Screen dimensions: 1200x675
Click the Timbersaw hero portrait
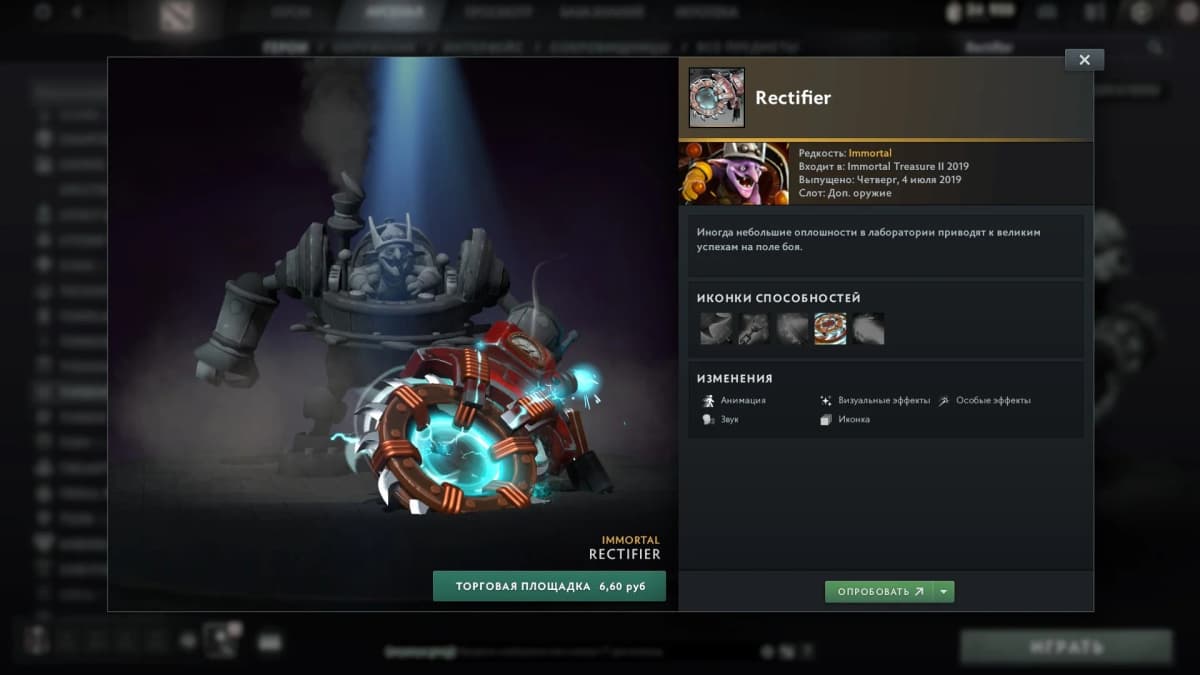[733, 173]
